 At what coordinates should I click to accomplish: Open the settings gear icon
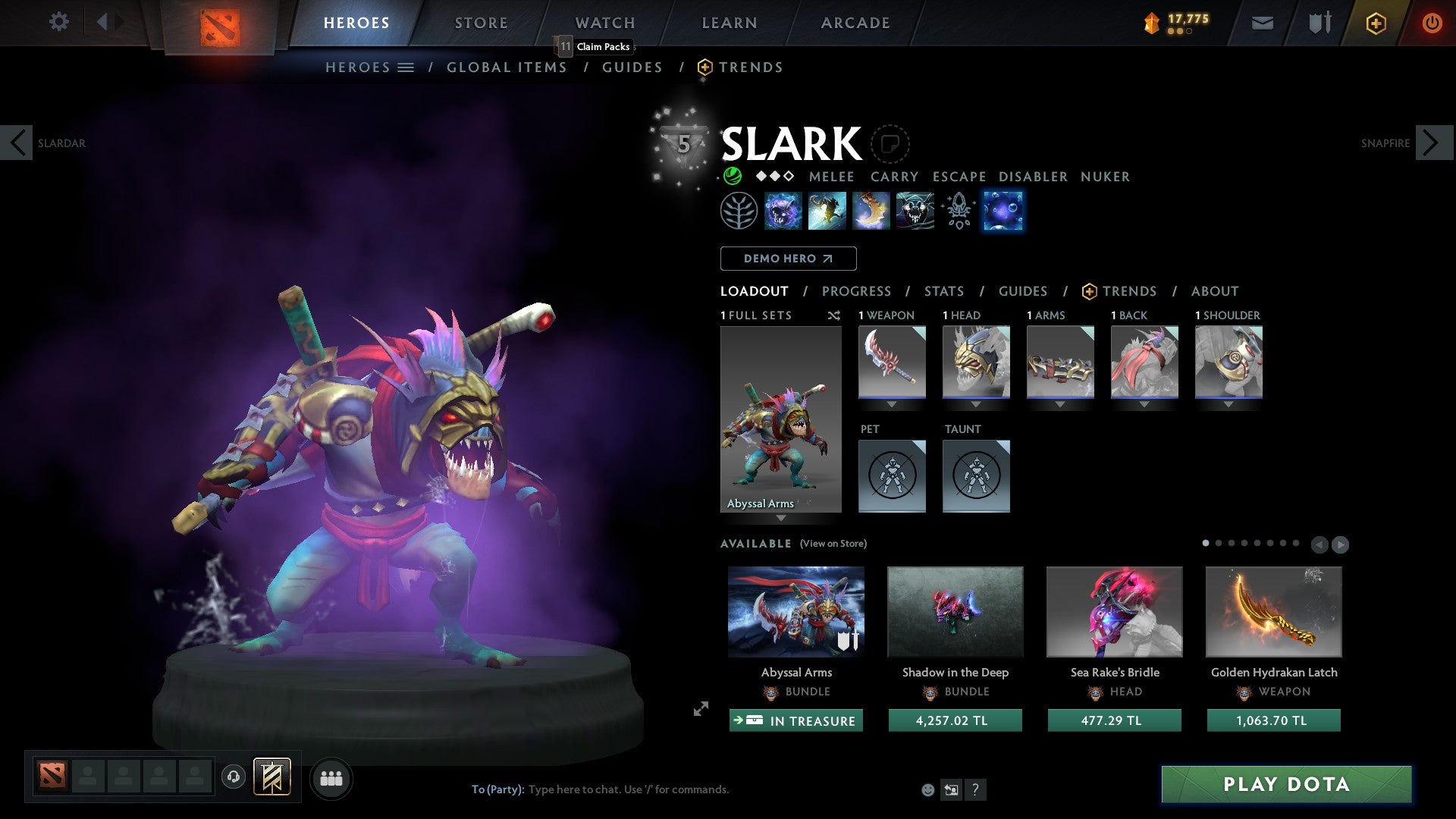point(58,22)
